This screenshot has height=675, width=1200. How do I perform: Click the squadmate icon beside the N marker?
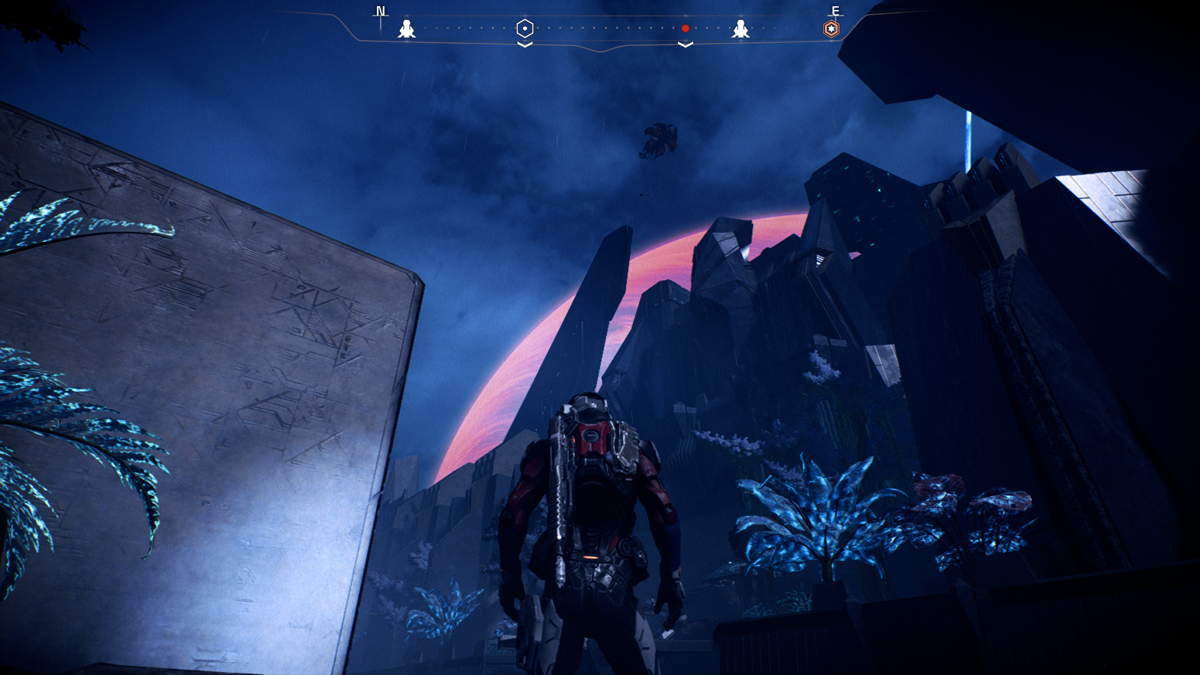pos(406,29)
